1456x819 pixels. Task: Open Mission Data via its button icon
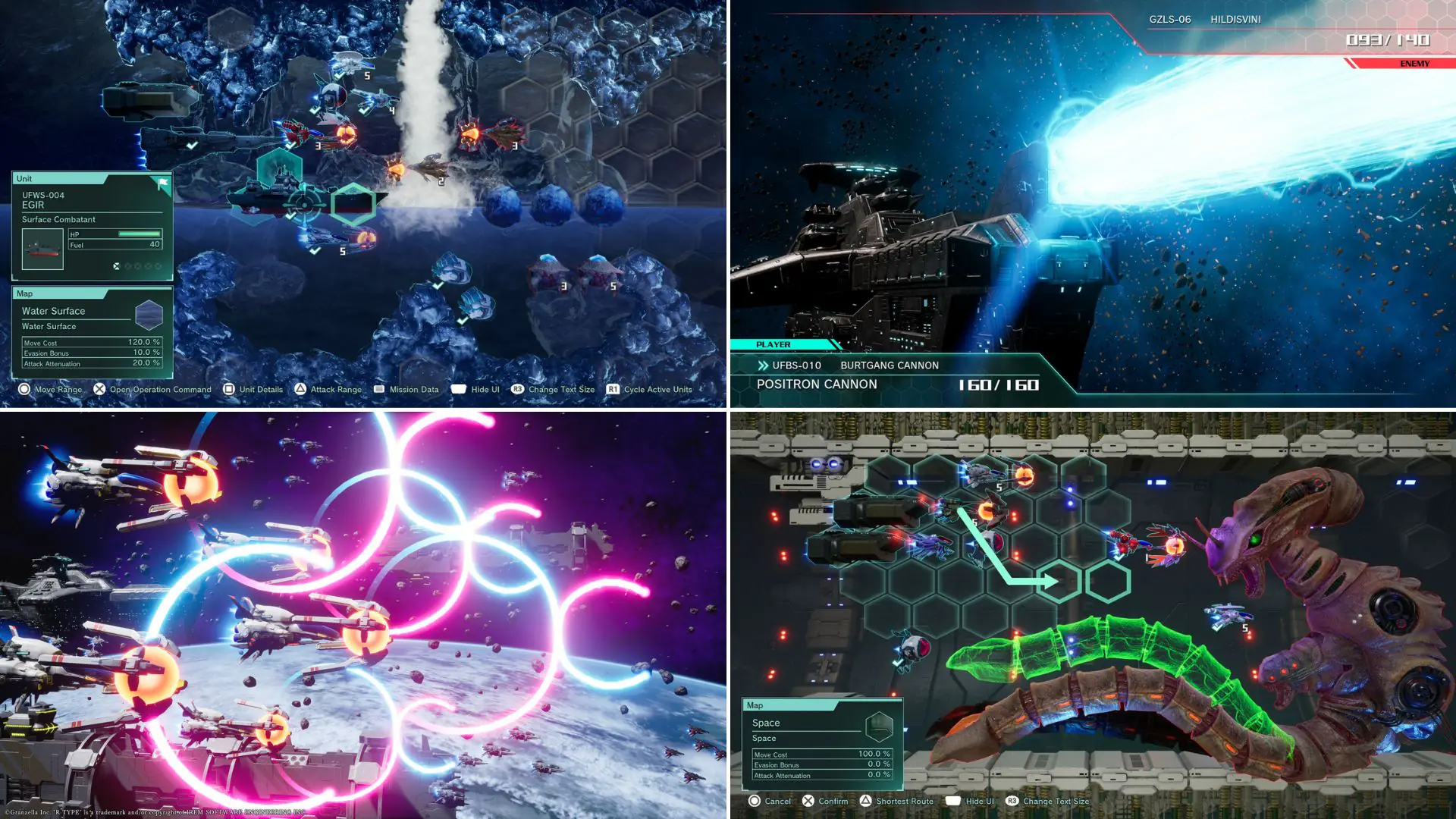(x=378, y=389)
